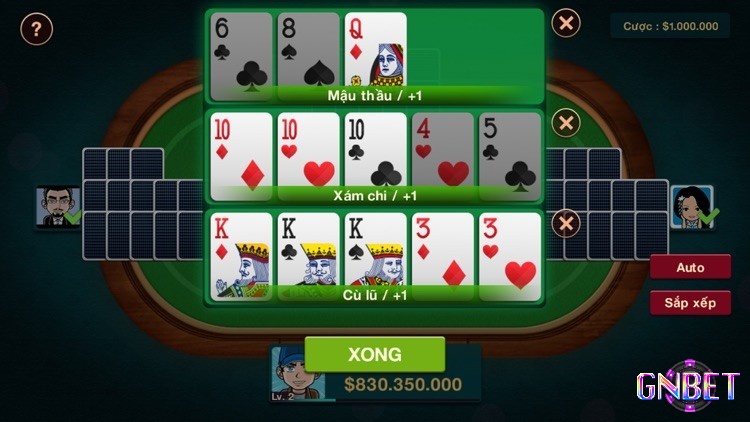Pick the 4 of hearts card
This screenshot has width=750, height=422.
(x=442, y=150)
